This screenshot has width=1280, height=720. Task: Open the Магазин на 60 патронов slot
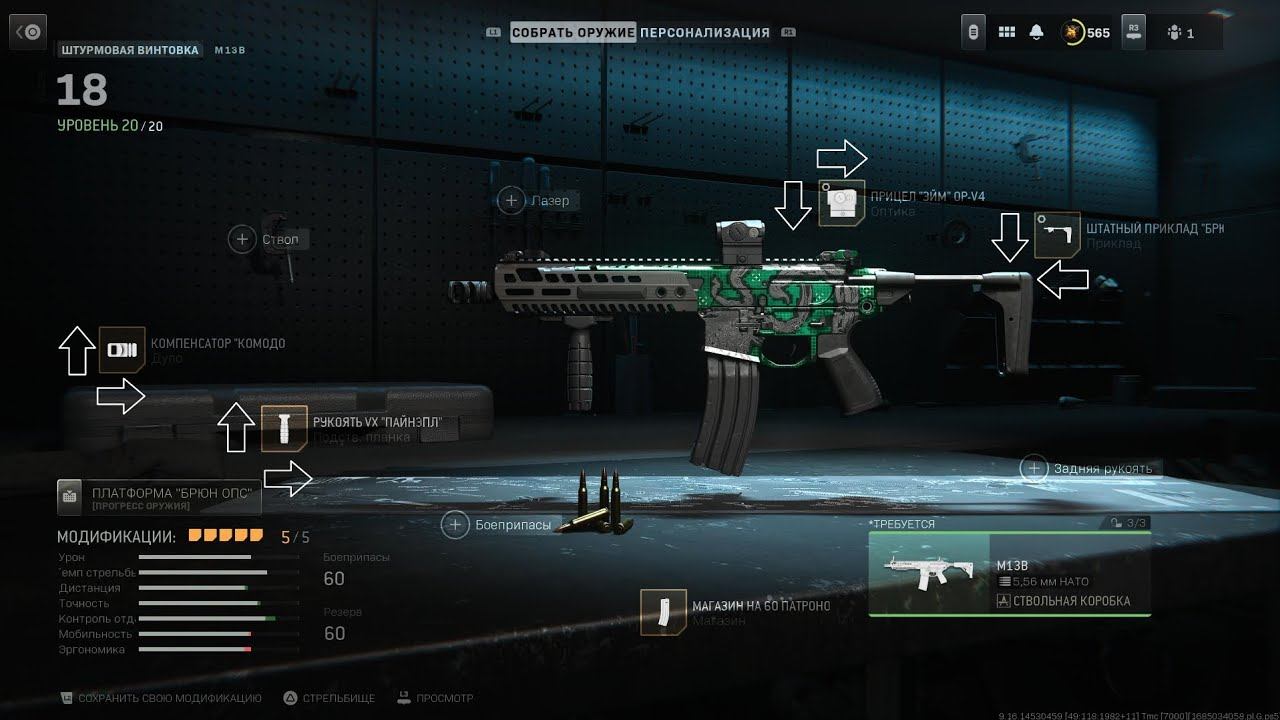tap(663, 612)
